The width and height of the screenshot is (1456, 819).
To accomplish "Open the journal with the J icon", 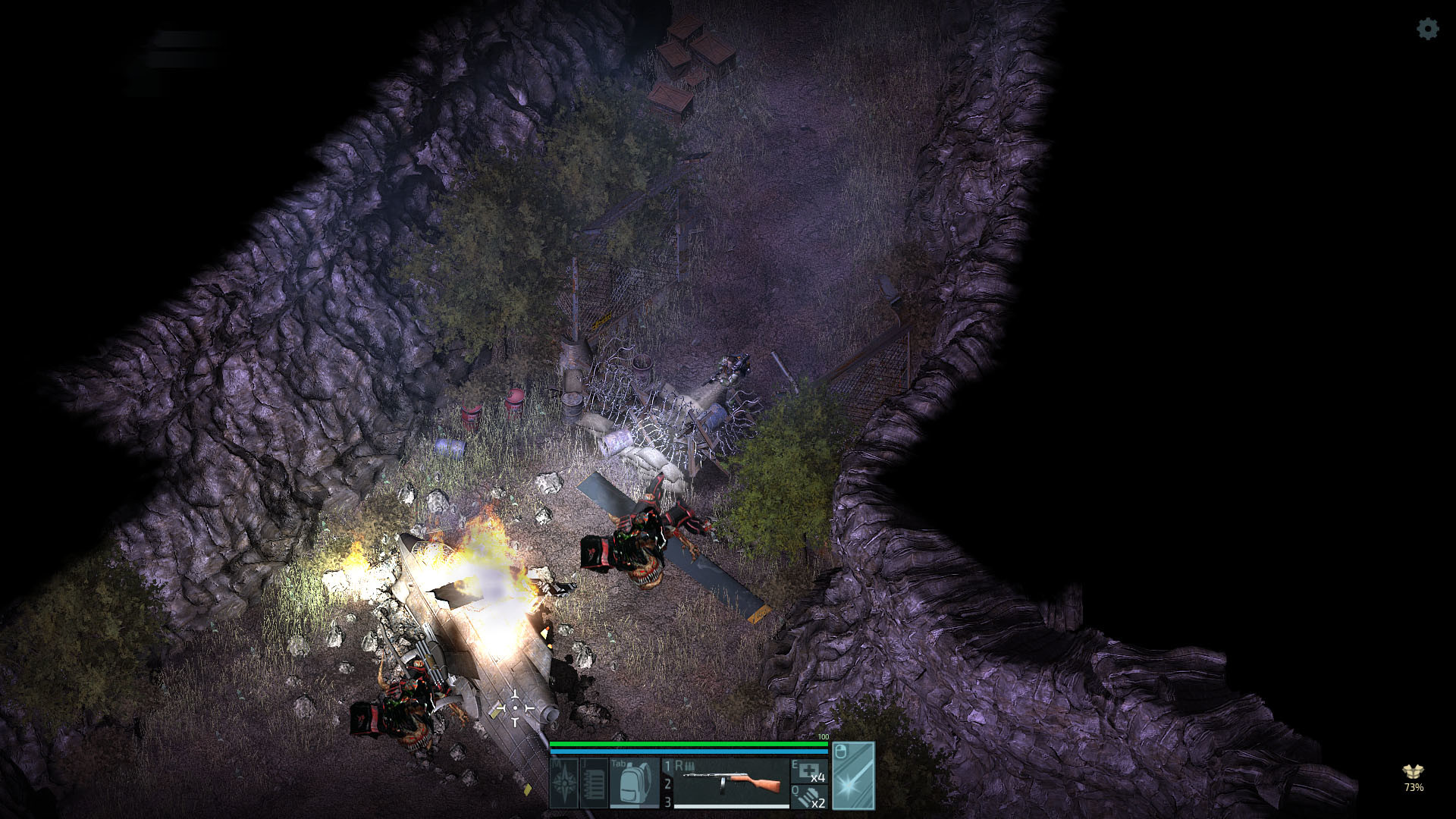I will coord(595,783).
